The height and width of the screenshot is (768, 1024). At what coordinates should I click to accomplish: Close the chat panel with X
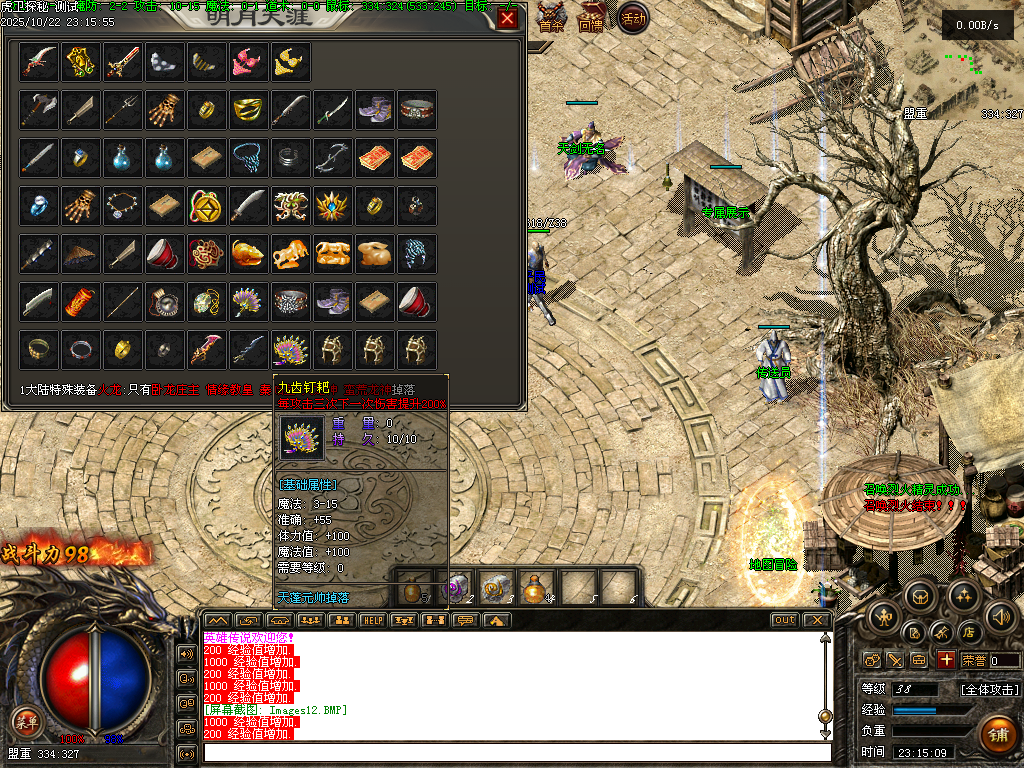(817, 620)
